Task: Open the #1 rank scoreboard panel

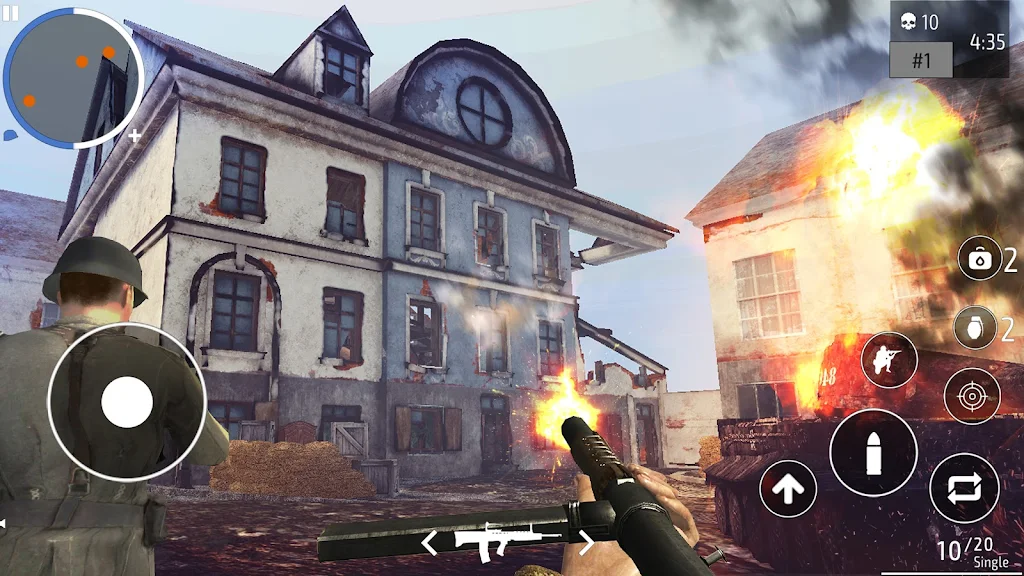Action: point(920,60)
